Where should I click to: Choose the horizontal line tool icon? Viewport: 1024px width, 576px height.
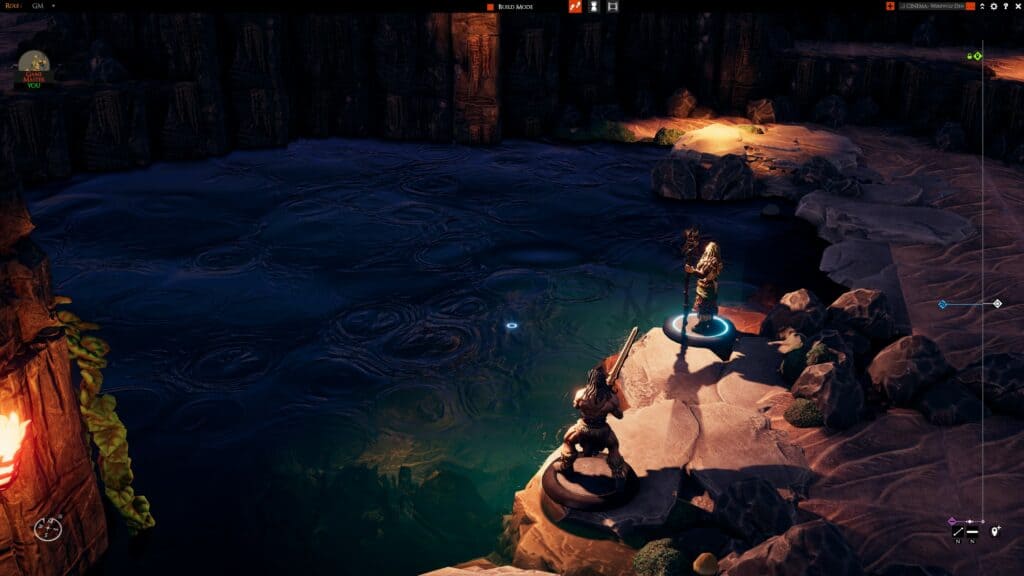pyautogui.click(x=972, y=532)
